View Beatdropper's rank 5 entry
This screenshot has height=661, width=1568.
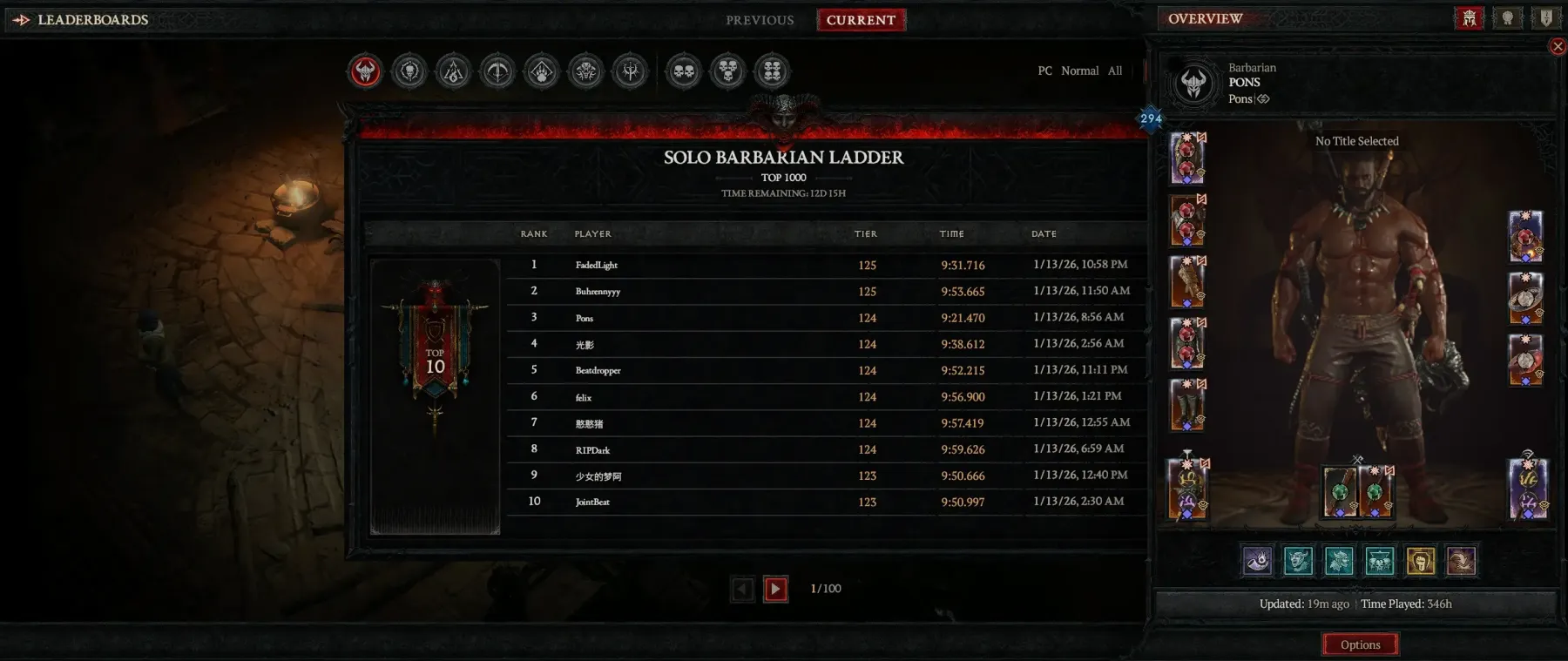(784, 370)
